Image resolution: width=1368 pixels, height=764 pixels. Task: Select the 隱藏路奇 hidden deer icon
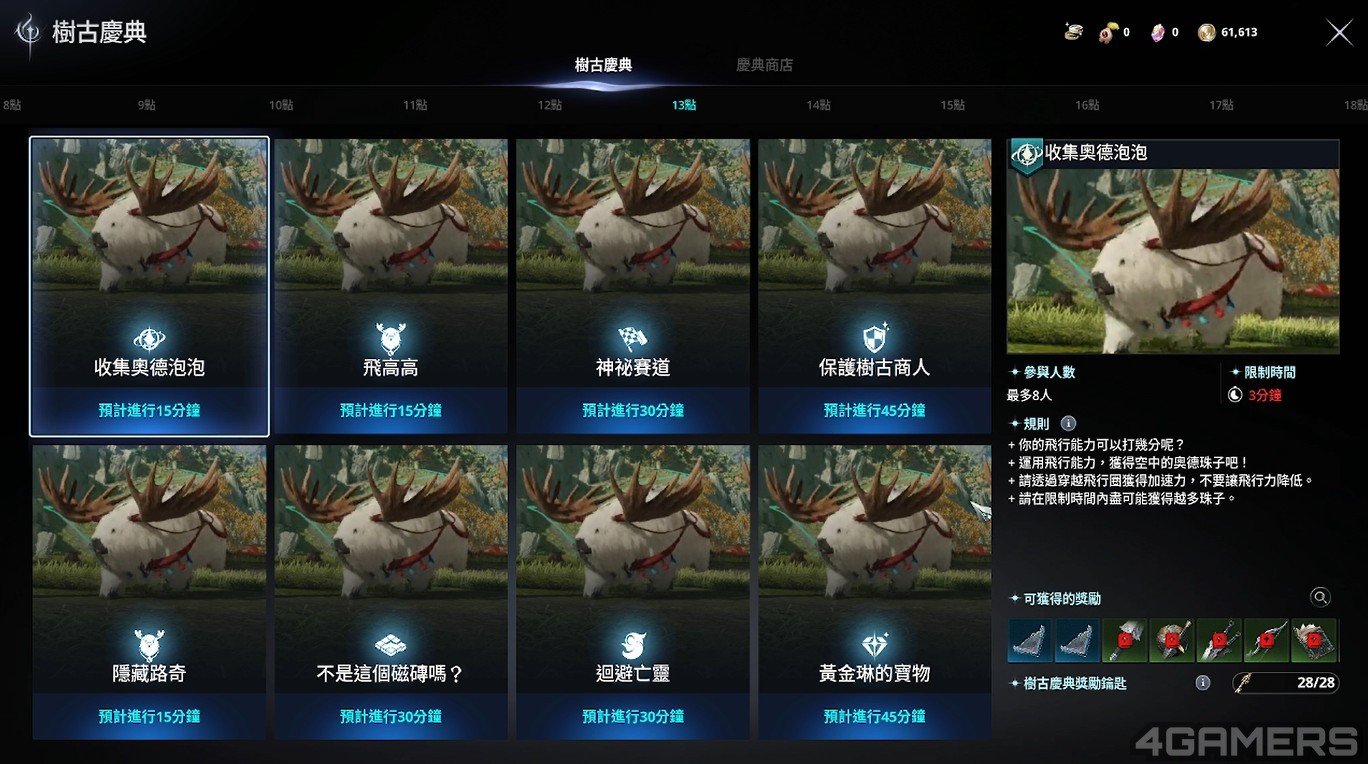[148, 645]
